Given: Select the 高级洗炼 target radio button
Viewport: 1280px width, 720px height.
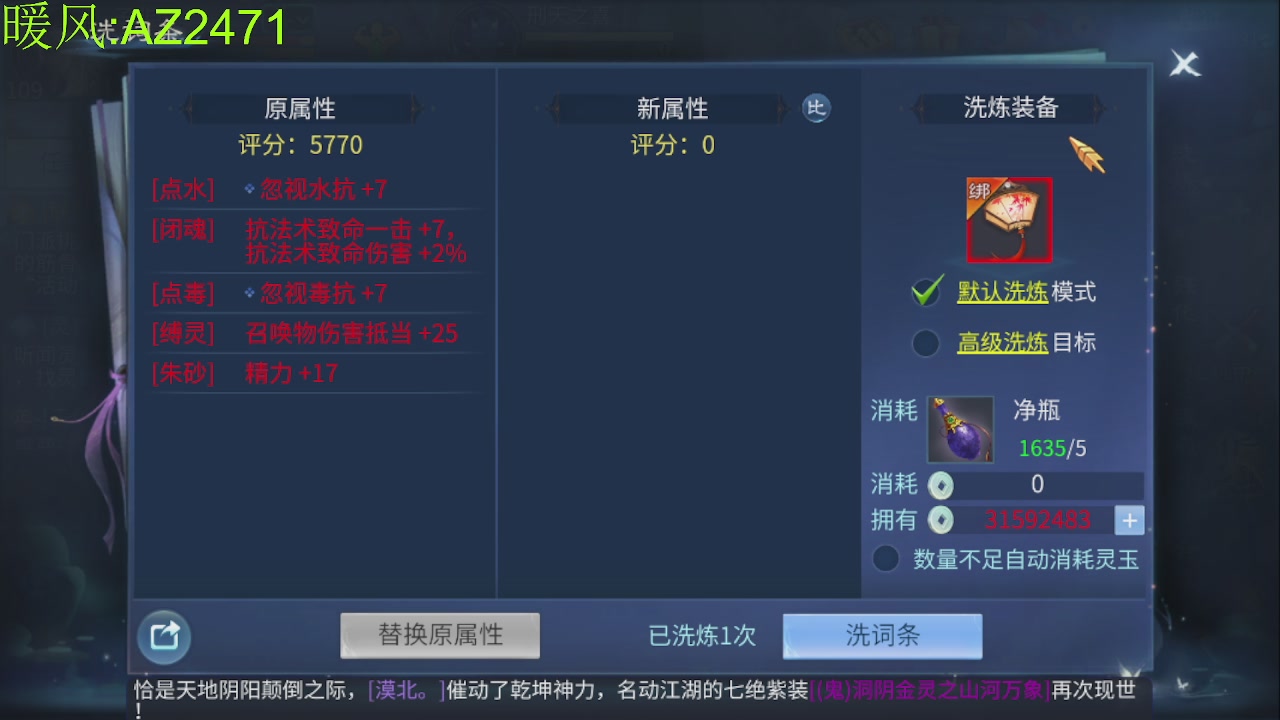Looking at the screenshot, I should (925, 342).
